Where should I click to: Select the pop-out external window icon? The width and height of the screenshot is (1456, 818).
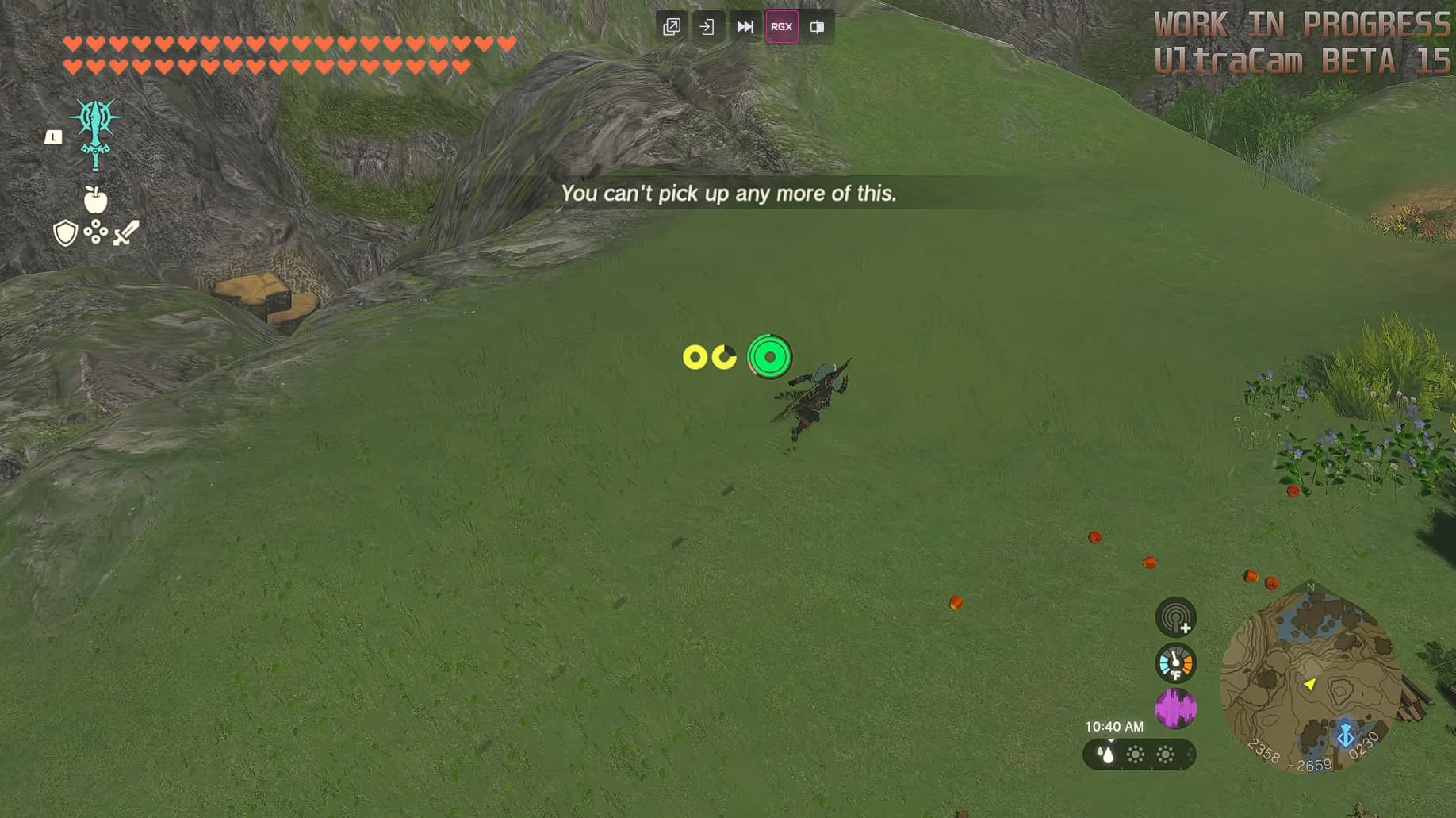(671, 26)
